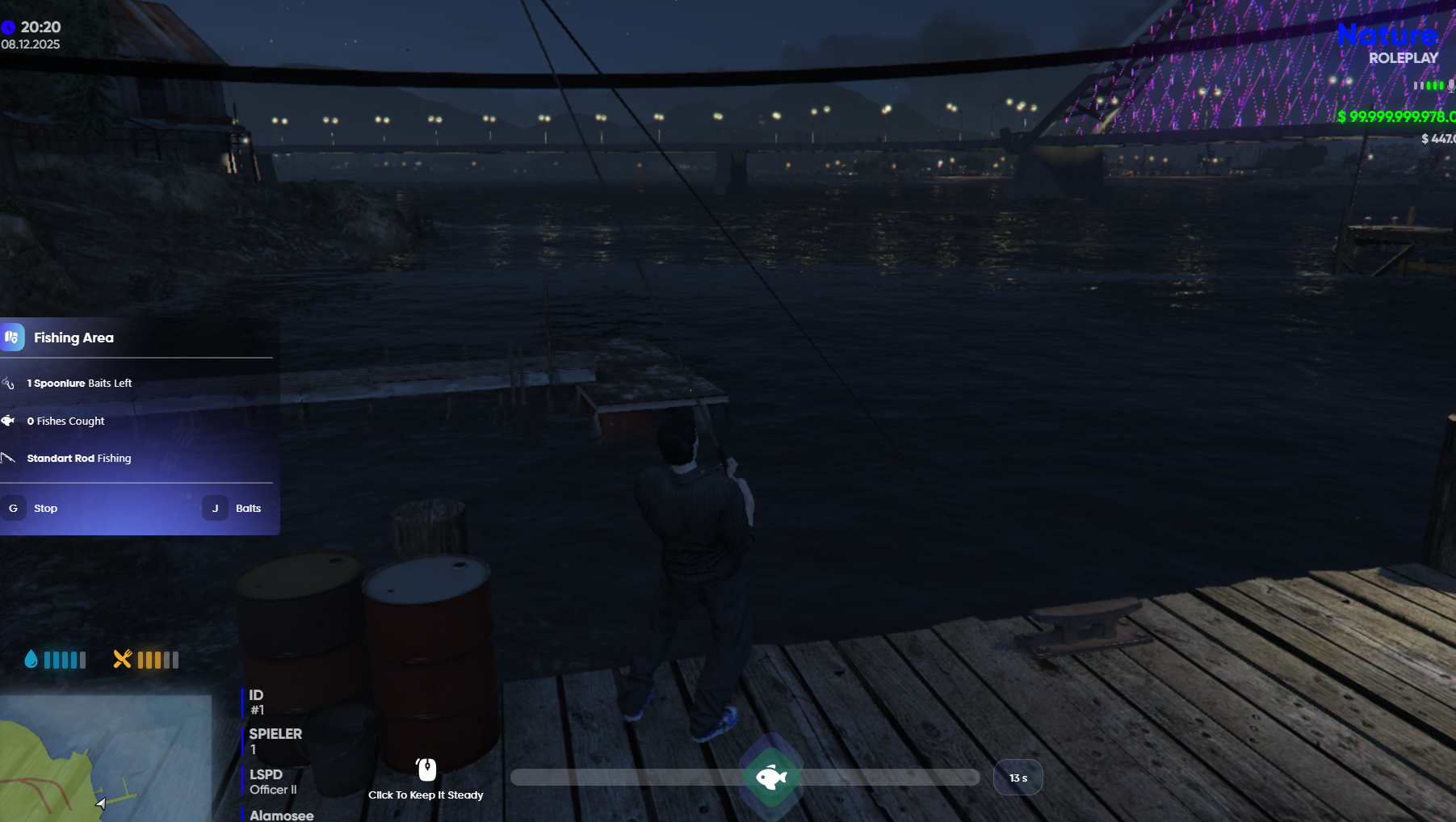Screen dimensions: 1456x822
Task: Click the fish icon on the tension bar
Action: [771, 778]
